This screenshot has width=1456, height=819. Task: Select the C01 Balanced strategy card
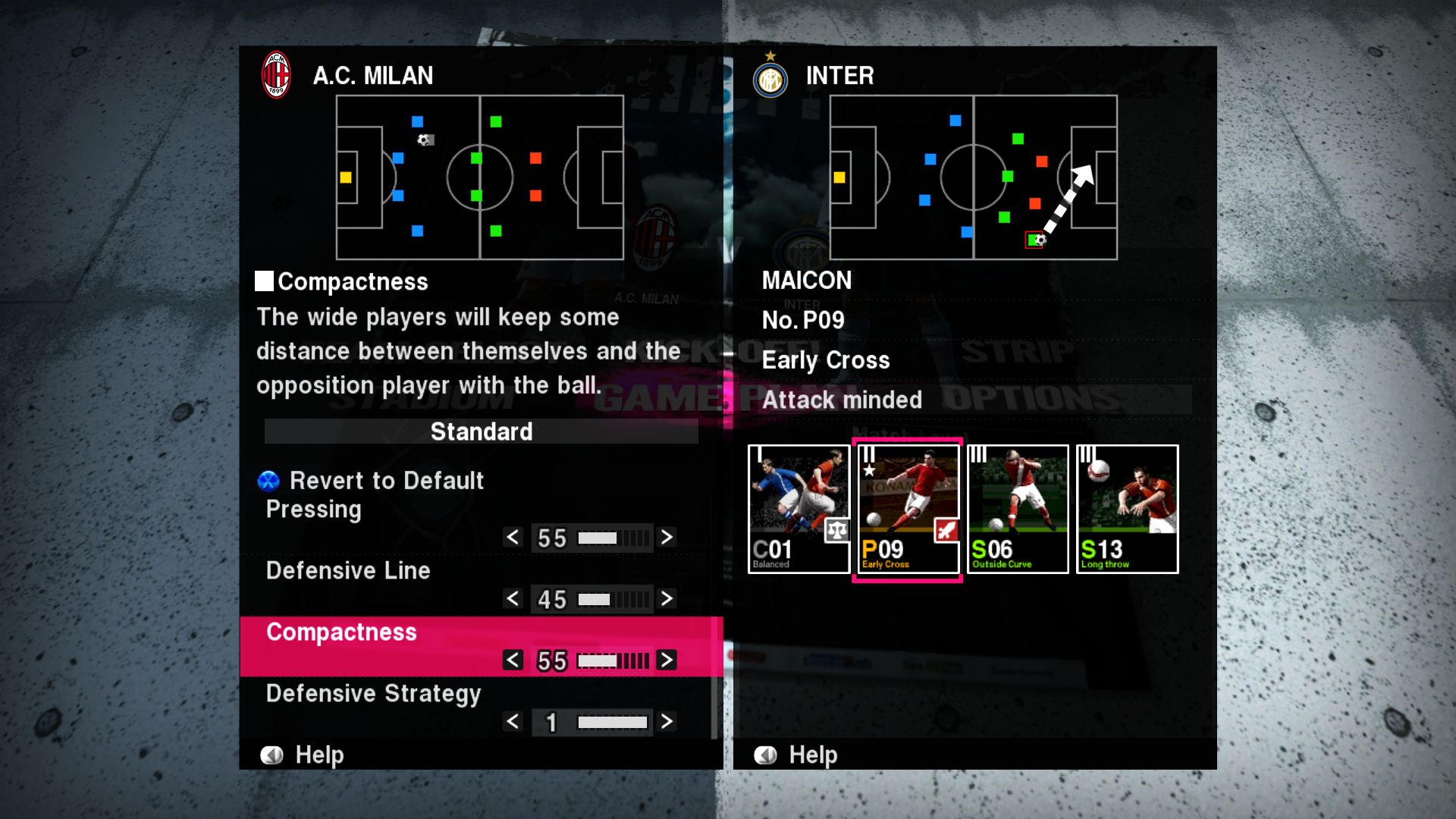[x=799, y=509]
